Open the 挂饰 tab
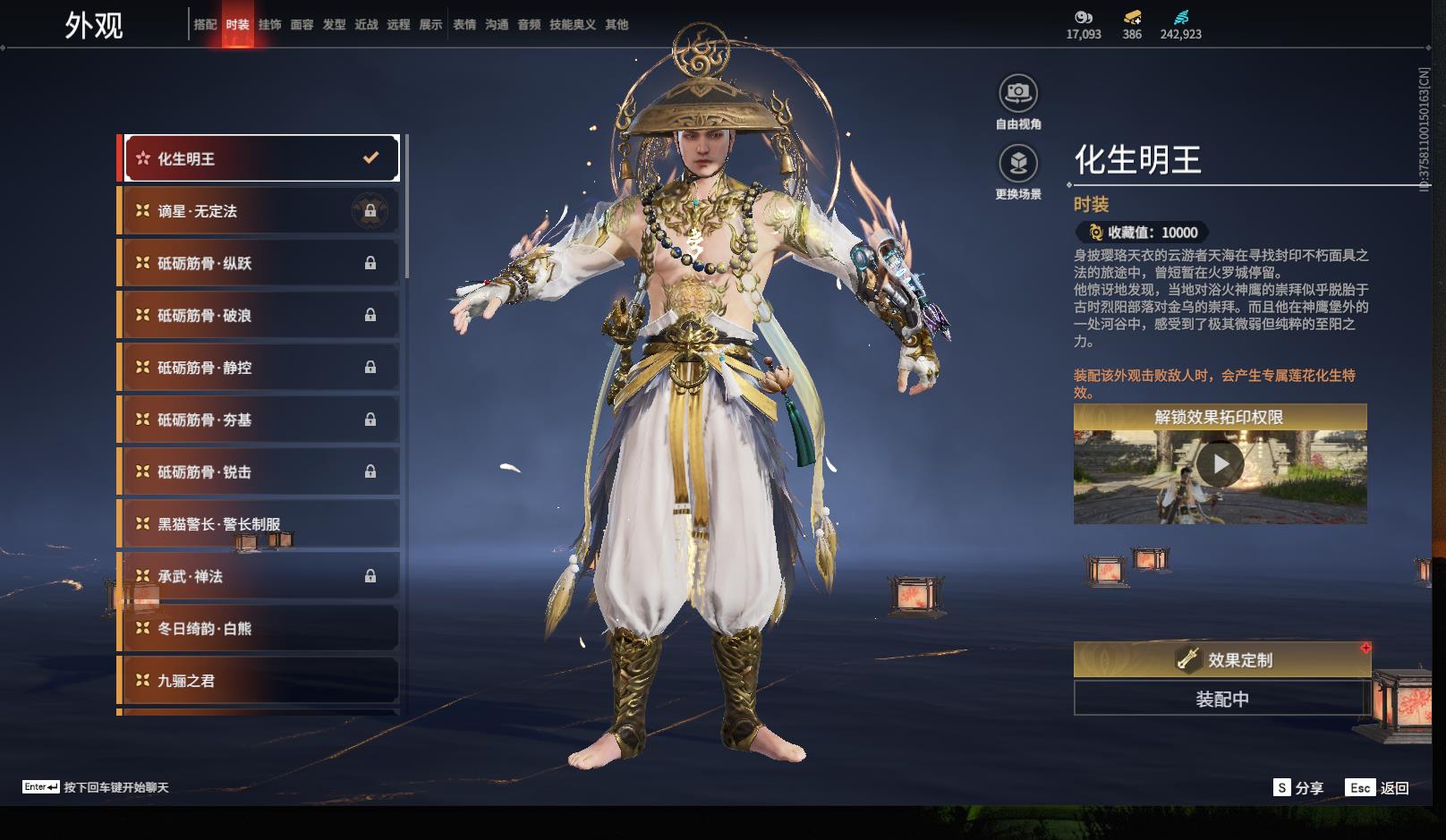This screenshot has width=1446, height=840. coord(269,25)
